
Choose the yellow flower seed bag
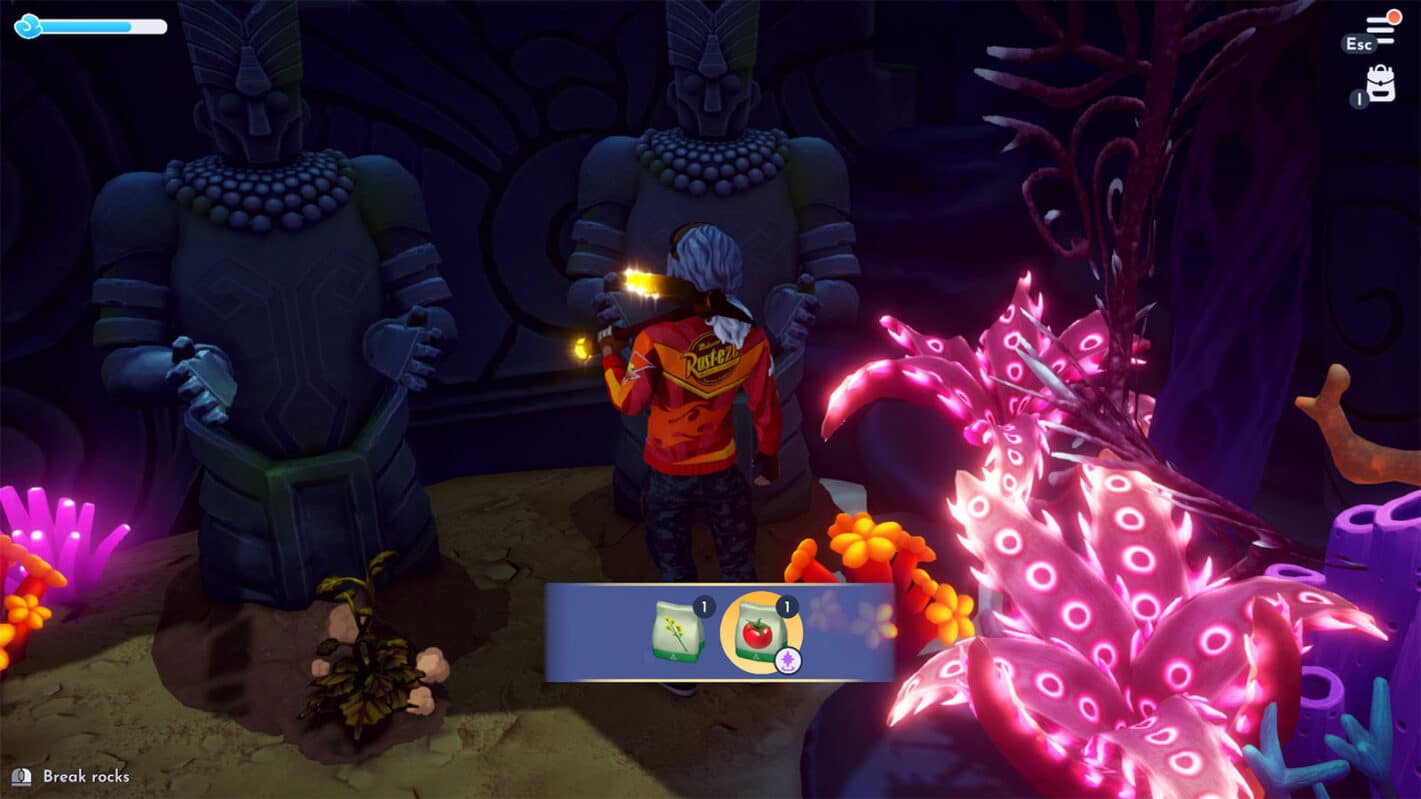678,632
